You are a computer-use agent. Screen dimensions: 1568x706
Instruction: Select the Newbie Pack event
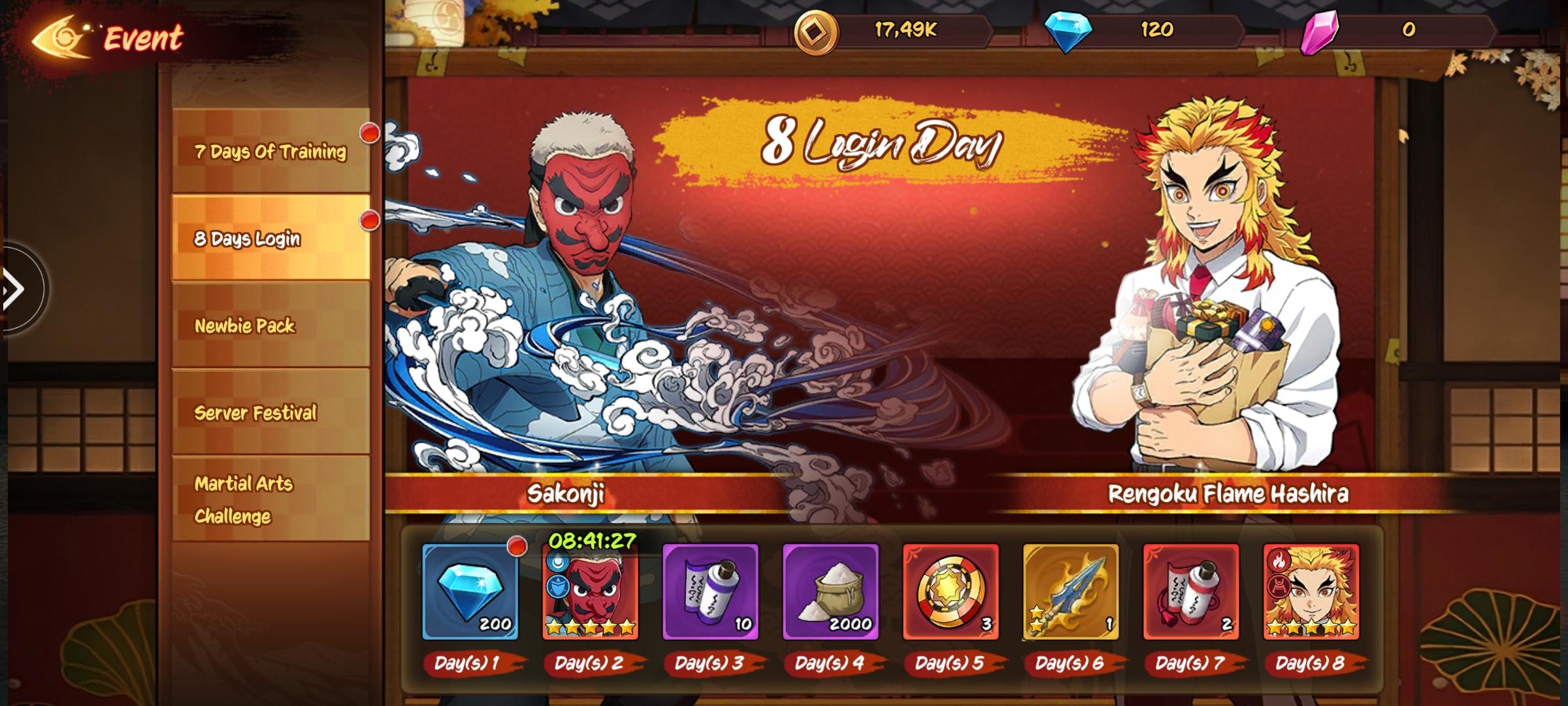[x=270, y=326]
